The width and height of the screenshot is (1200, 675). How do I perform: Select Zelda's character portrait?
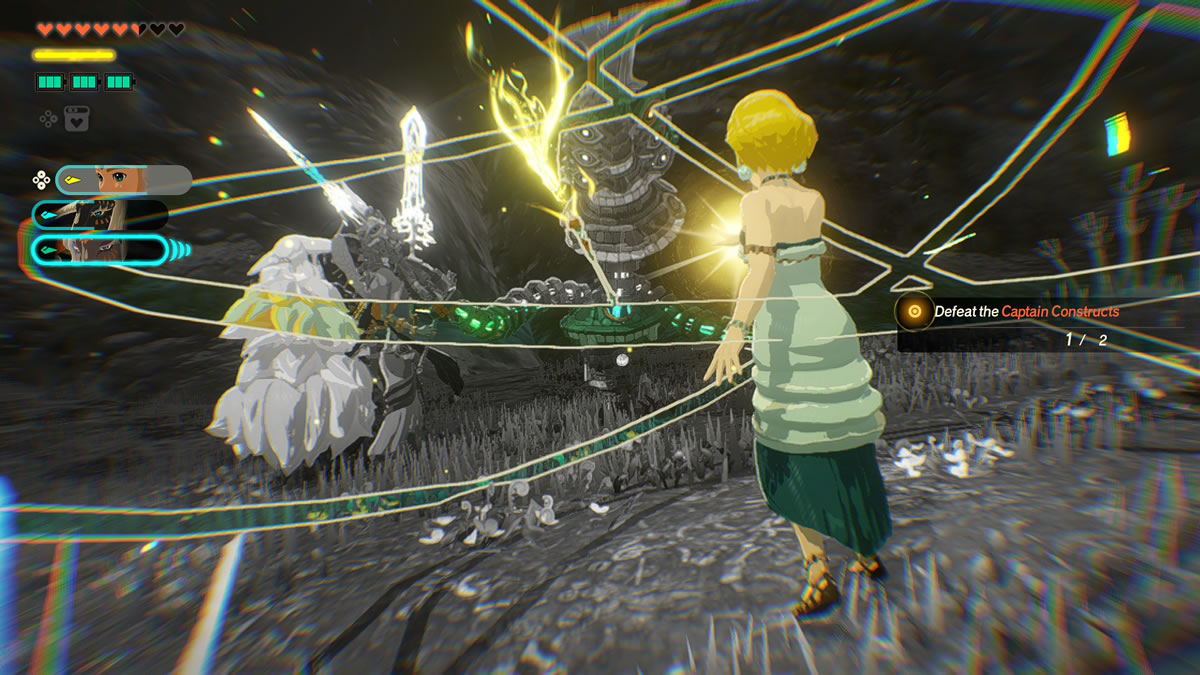tap(124, 180)
